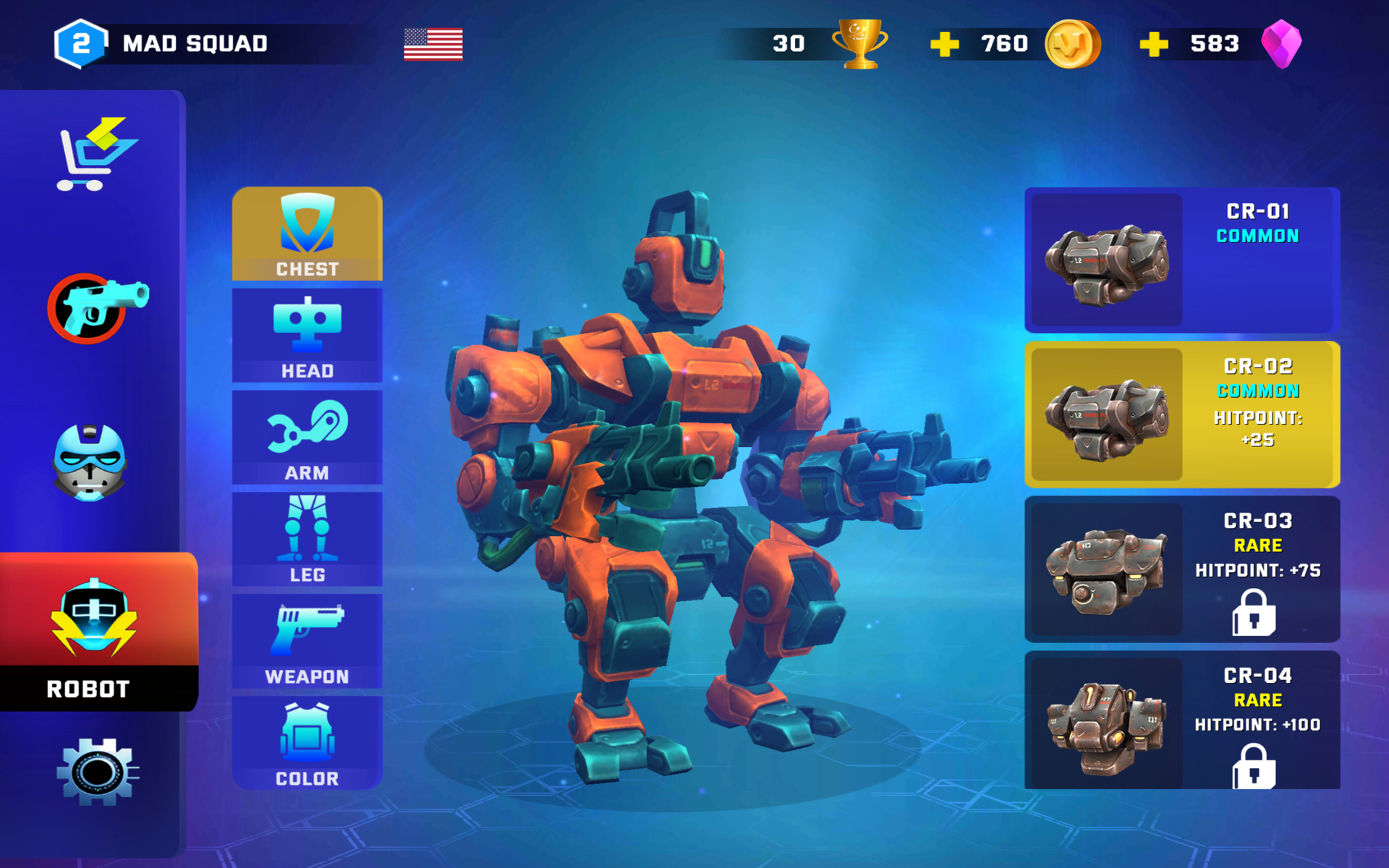This screenshot has width=1389, height=868.
Task: Click the gold coin currency icon
Action: (x=1073, y=42)
